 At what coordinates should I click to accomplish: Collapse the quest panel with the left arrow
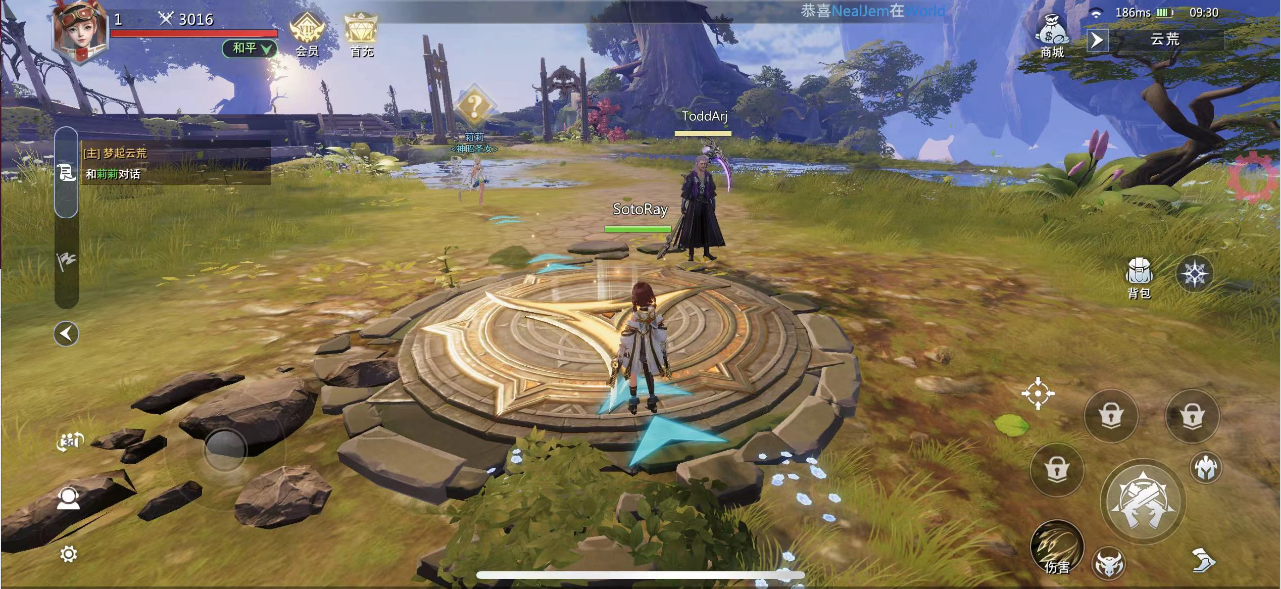click(x=66, y=334)
